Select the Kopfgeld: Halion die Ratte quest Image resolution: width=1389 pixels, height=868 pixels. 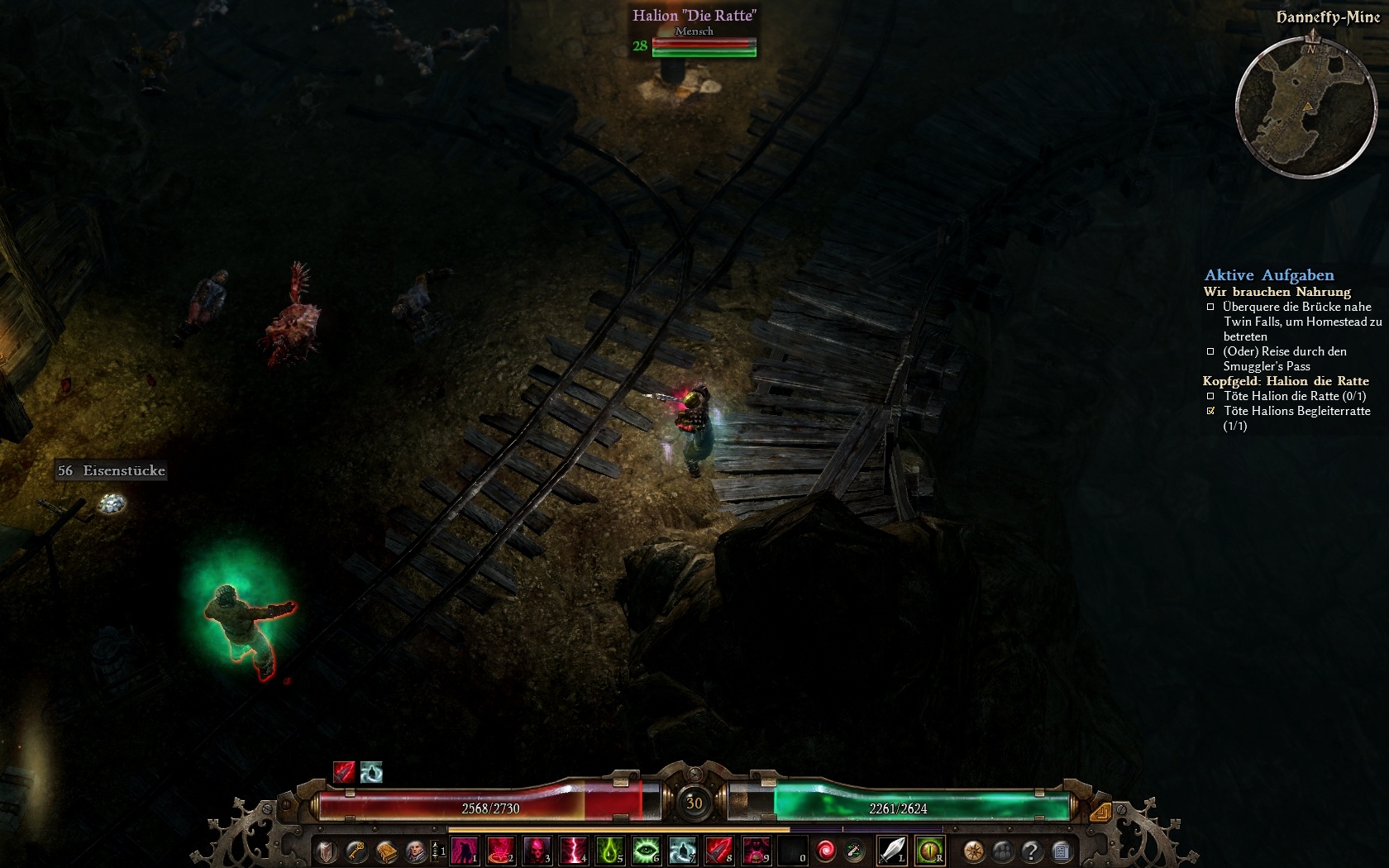click(1286, 381)
